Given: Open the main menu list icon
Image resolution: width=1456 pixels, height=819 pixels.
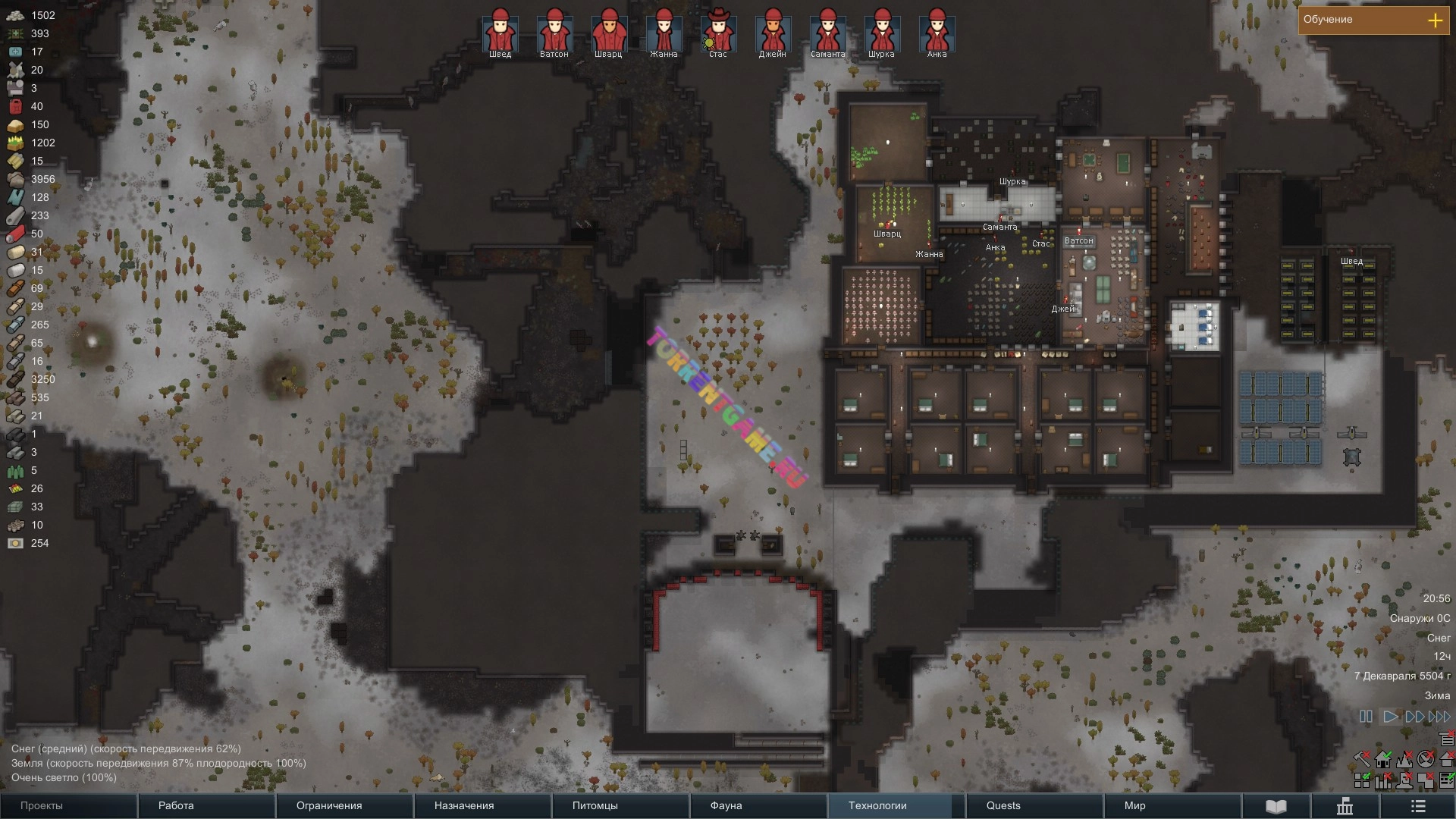Looking at the screenshot, I should tap(1418, 805).
